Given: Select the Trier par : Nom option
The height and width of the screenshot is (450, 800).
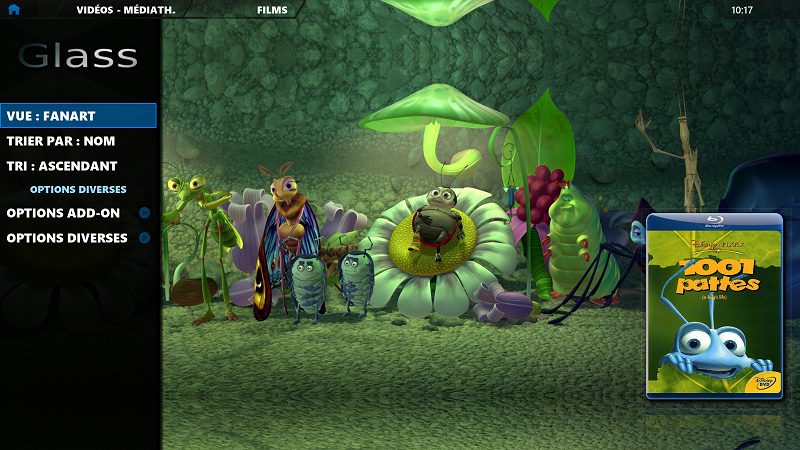Looking at the screenshot, I should (61, 141).
